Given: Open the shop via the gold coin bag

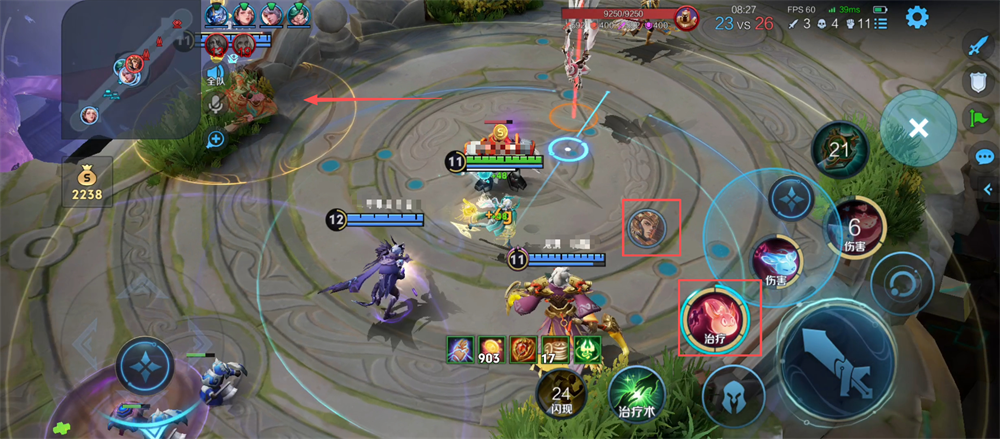Looking at the screenshot, I should [87, 181].
